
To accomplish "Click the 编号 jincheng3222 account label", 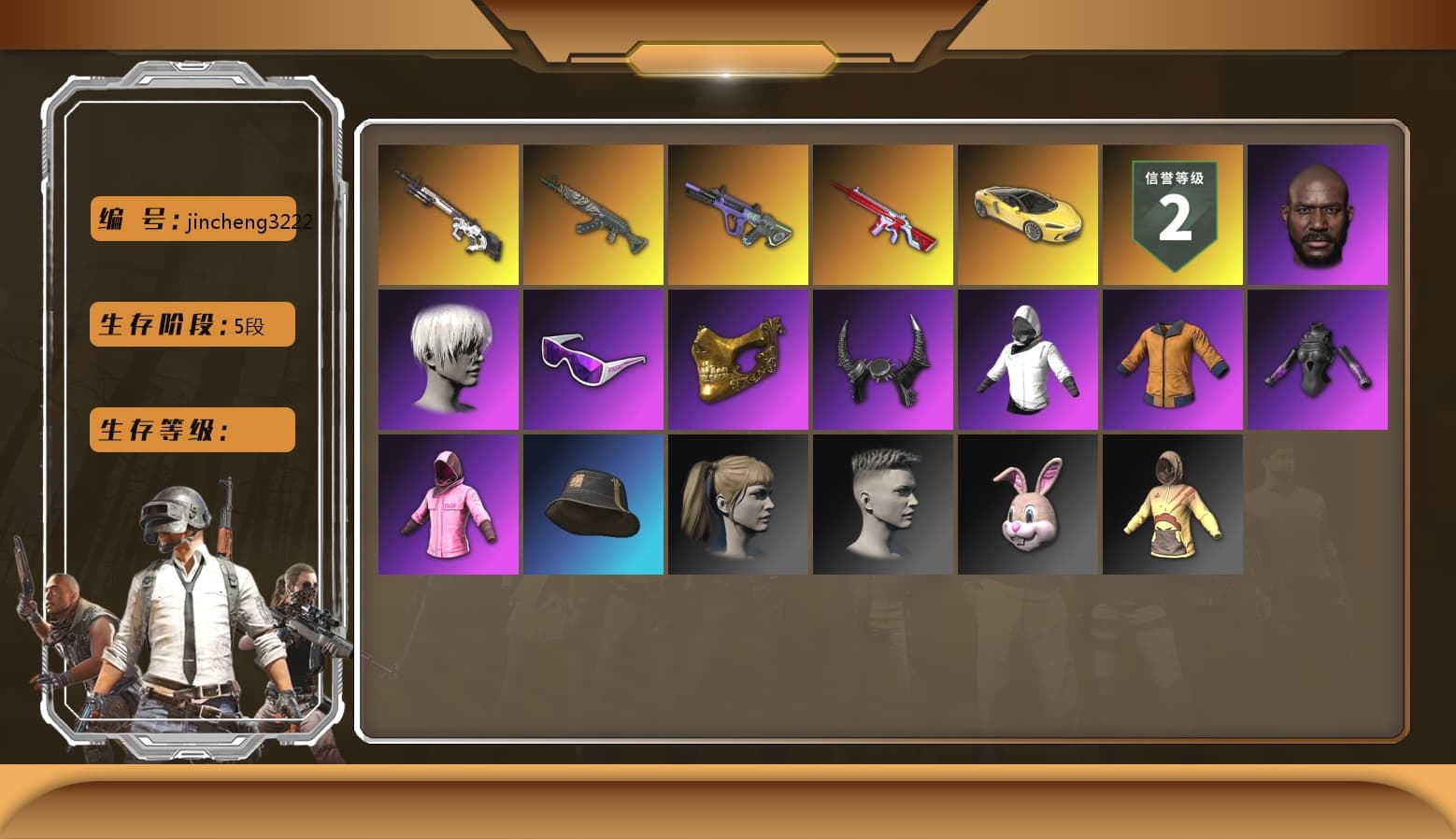I will [x=192, y=221].
